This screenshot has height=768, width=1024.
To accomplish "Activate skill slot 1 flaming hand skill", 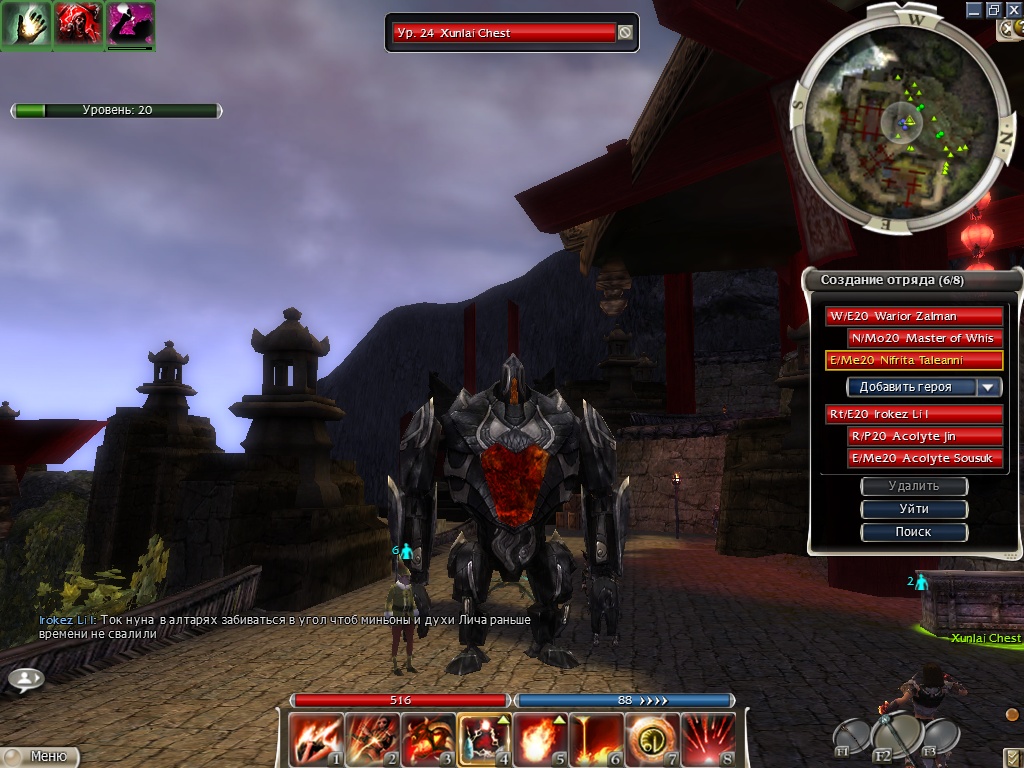I will (314, 738).
